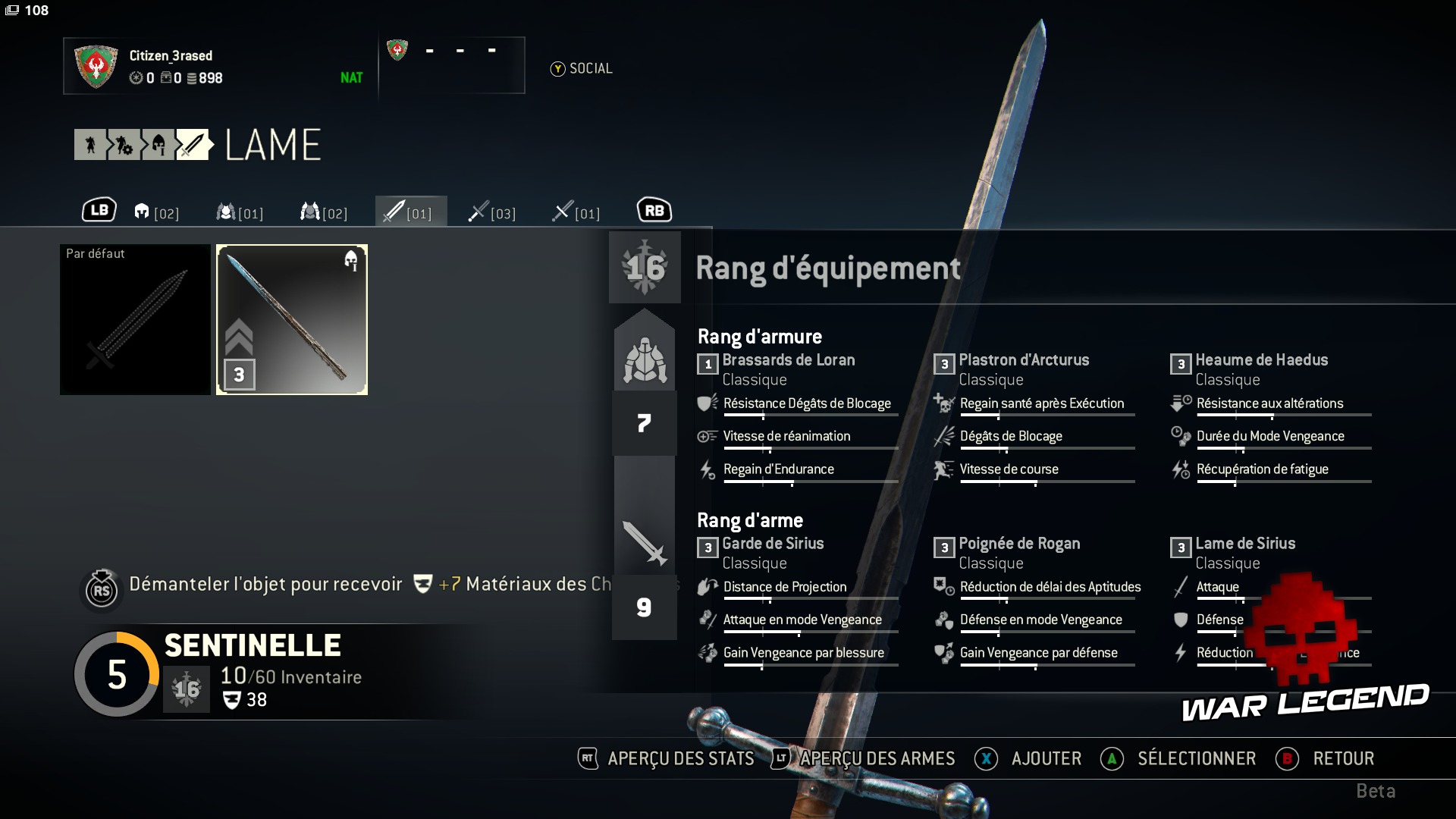Select the 'Par défaut' default blade slot

click(x=135, y=319)
